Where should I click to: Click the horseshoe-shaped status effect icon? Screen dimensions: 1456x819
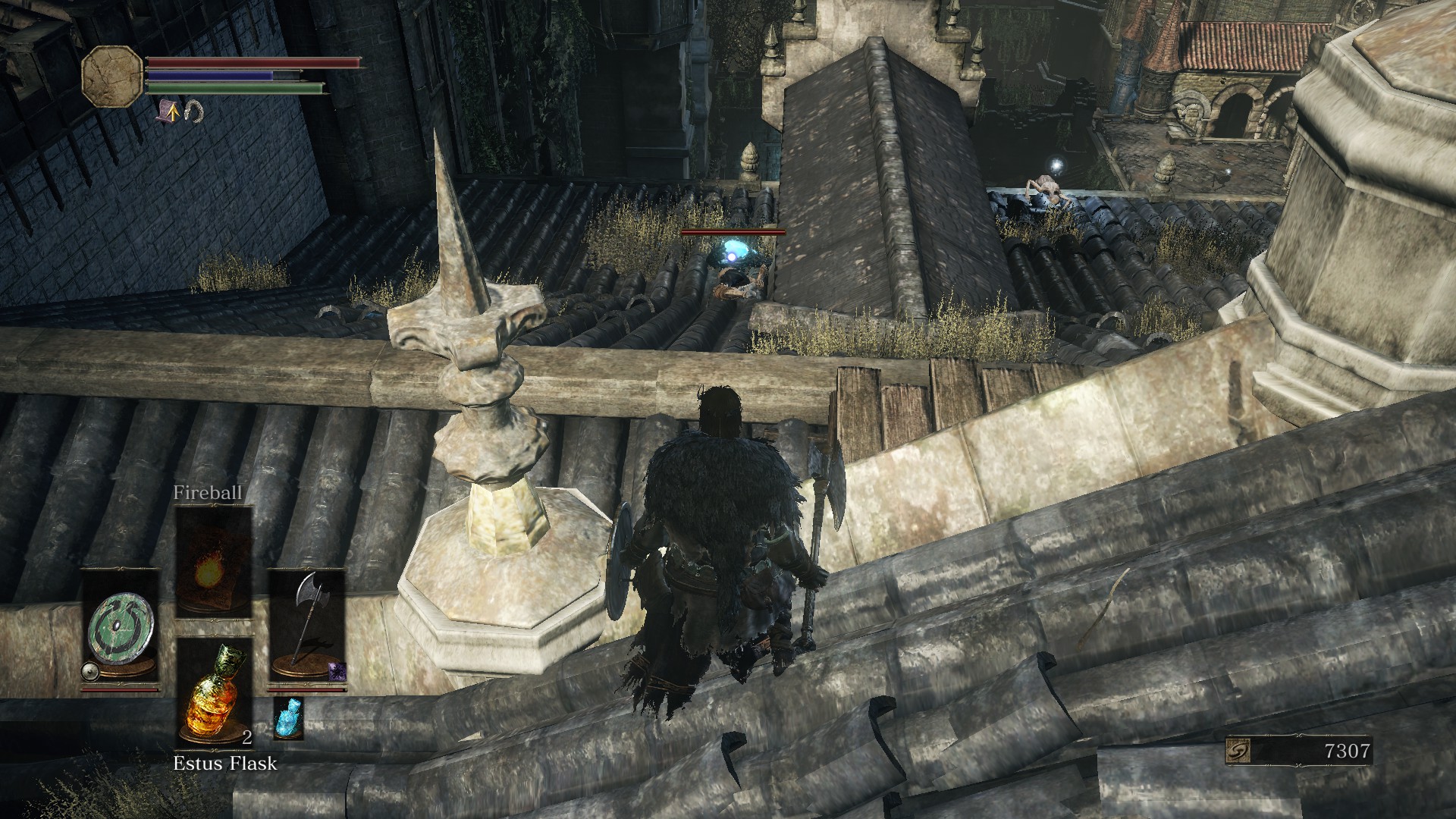194,111
